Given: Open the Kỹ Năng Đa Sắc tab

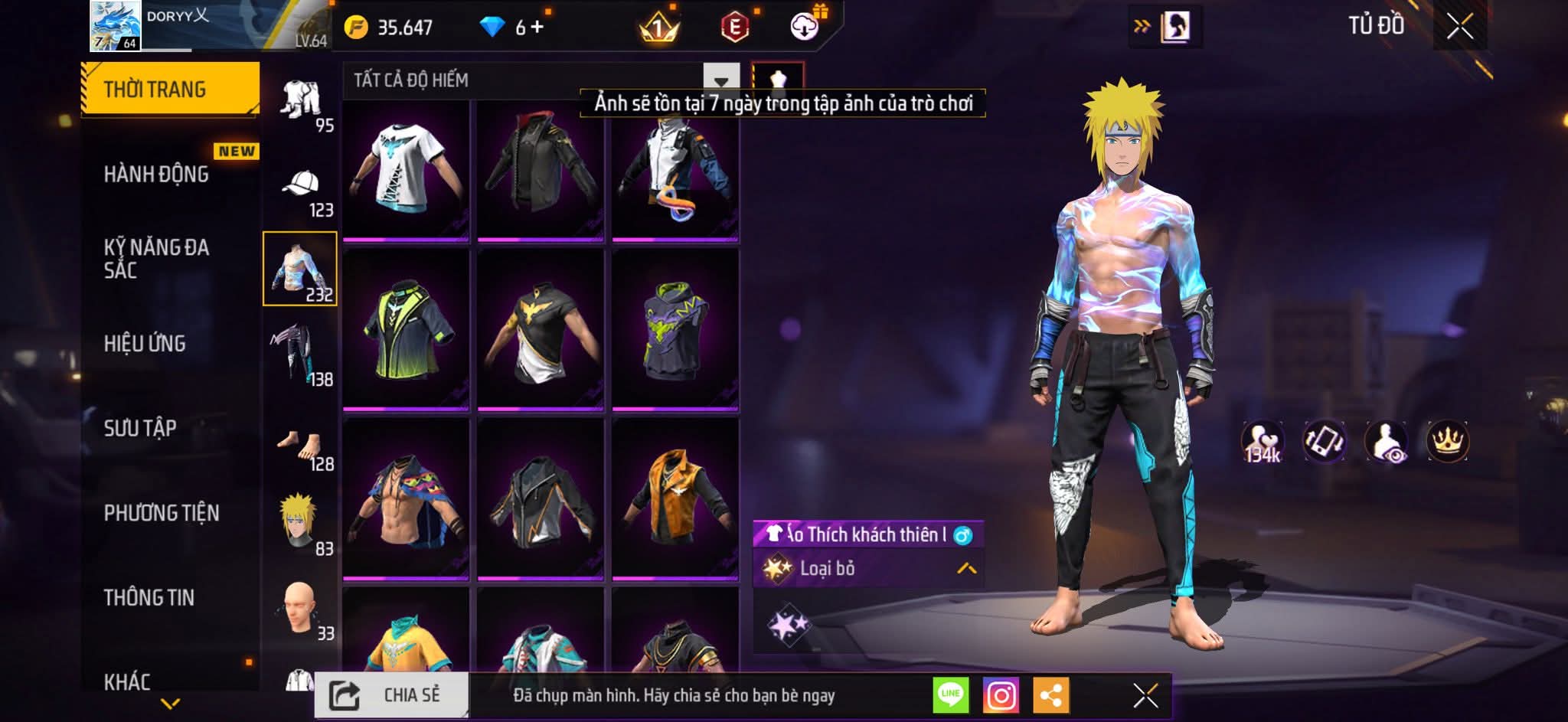Looking at the screenshot, I should pyautogui.click(x=156, y=259).
